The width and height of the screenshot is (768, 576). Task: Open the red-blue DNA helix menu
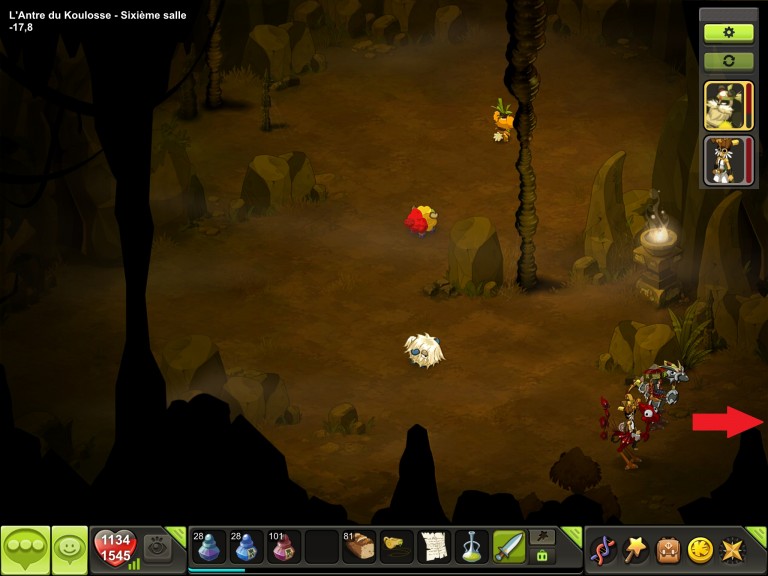602,549
